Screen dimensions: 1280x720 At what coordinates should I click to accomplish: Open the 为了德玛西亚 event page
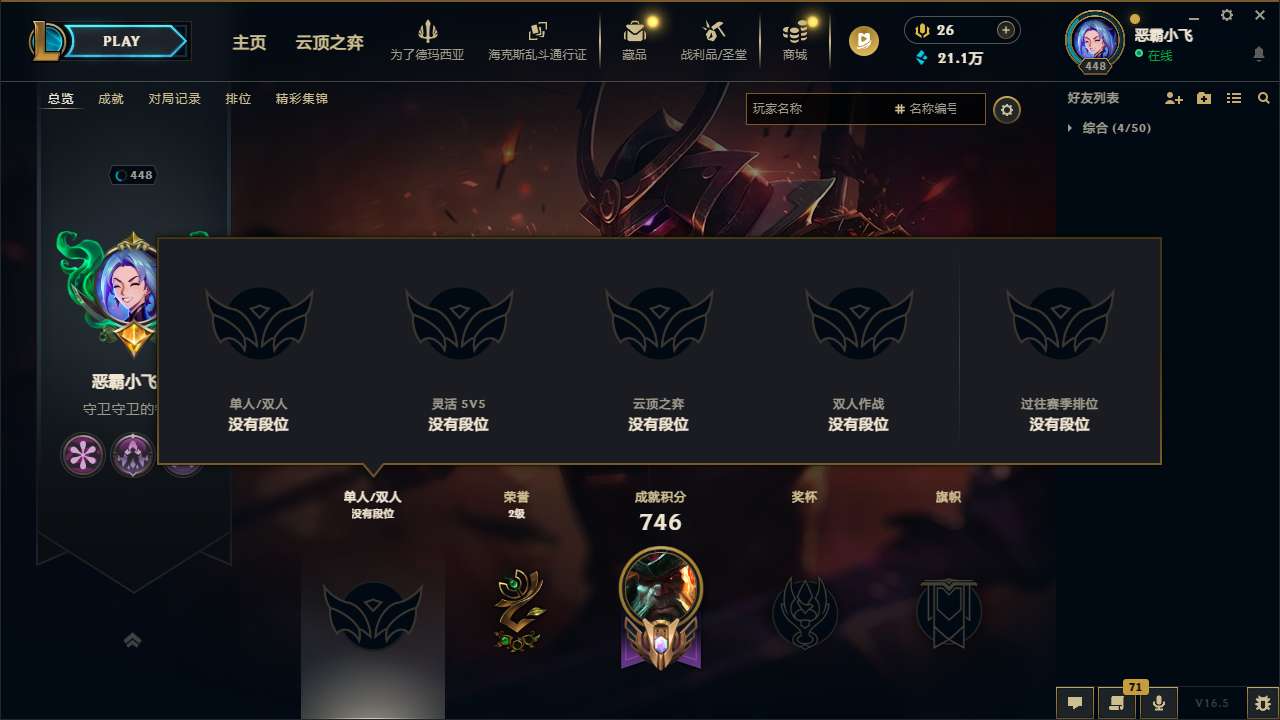[x=428, y=40]
